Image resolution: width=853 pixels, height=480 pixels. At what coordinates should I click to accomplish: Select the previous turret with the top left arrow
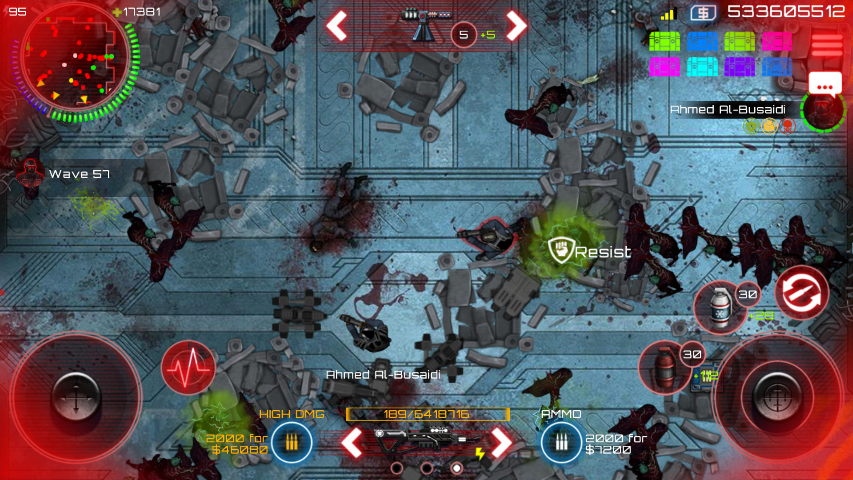338,25
